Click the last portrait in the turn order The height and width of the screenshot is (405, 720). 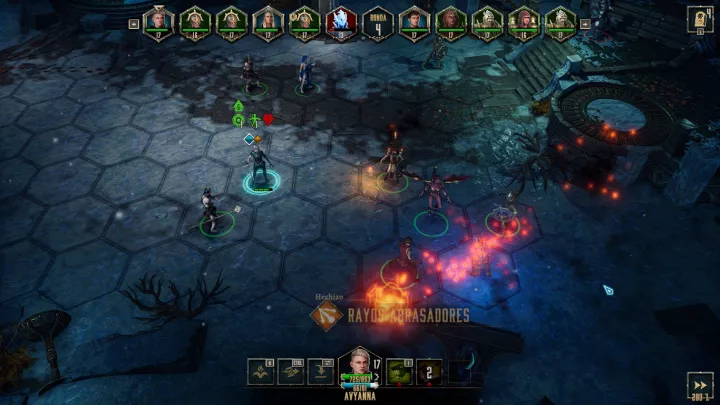coord(559,22)
